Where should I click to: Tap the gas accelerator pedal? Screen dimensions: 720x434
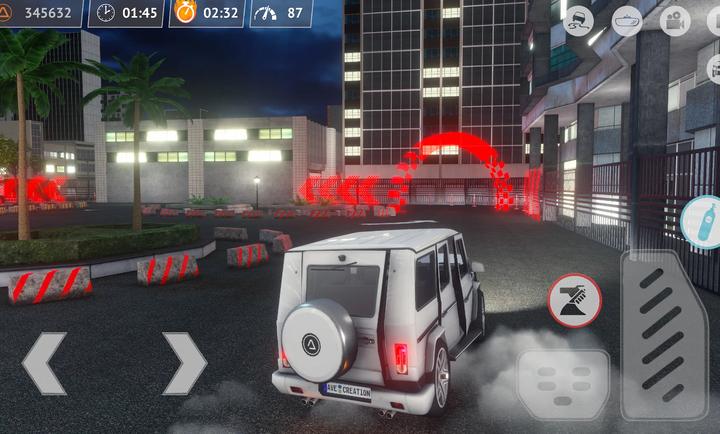click(x=664, y=333)
